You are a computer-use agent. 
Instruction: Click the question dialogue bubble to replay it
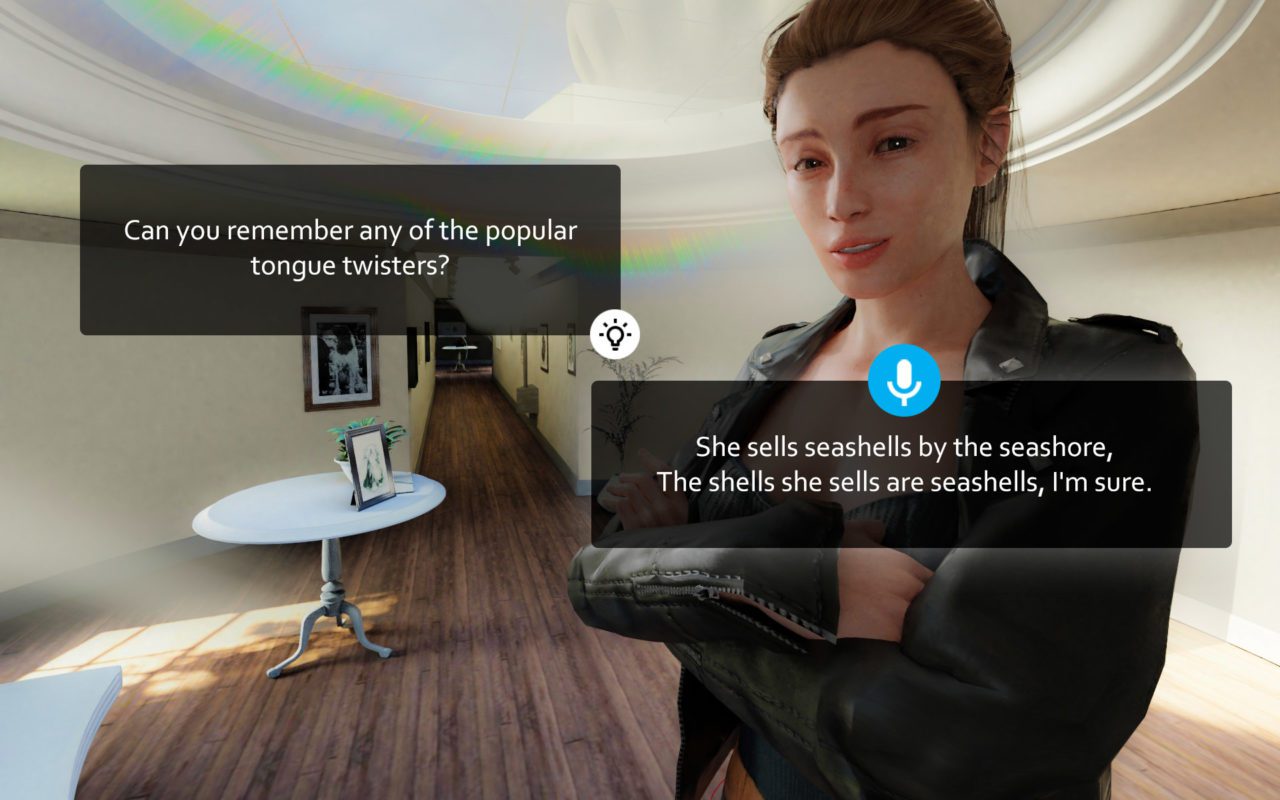pyautogui.click(x=350, y=248)
